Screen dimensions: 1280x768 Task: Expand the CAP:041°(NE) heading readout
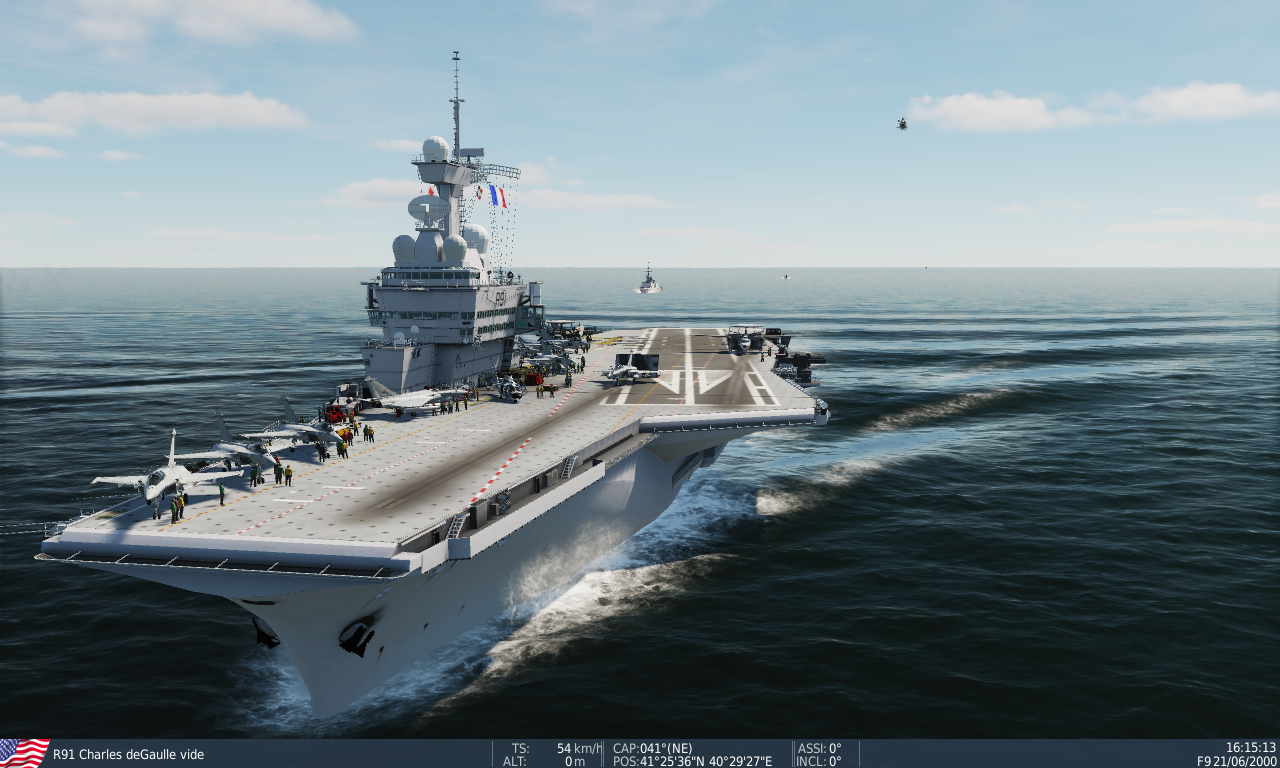651,747
